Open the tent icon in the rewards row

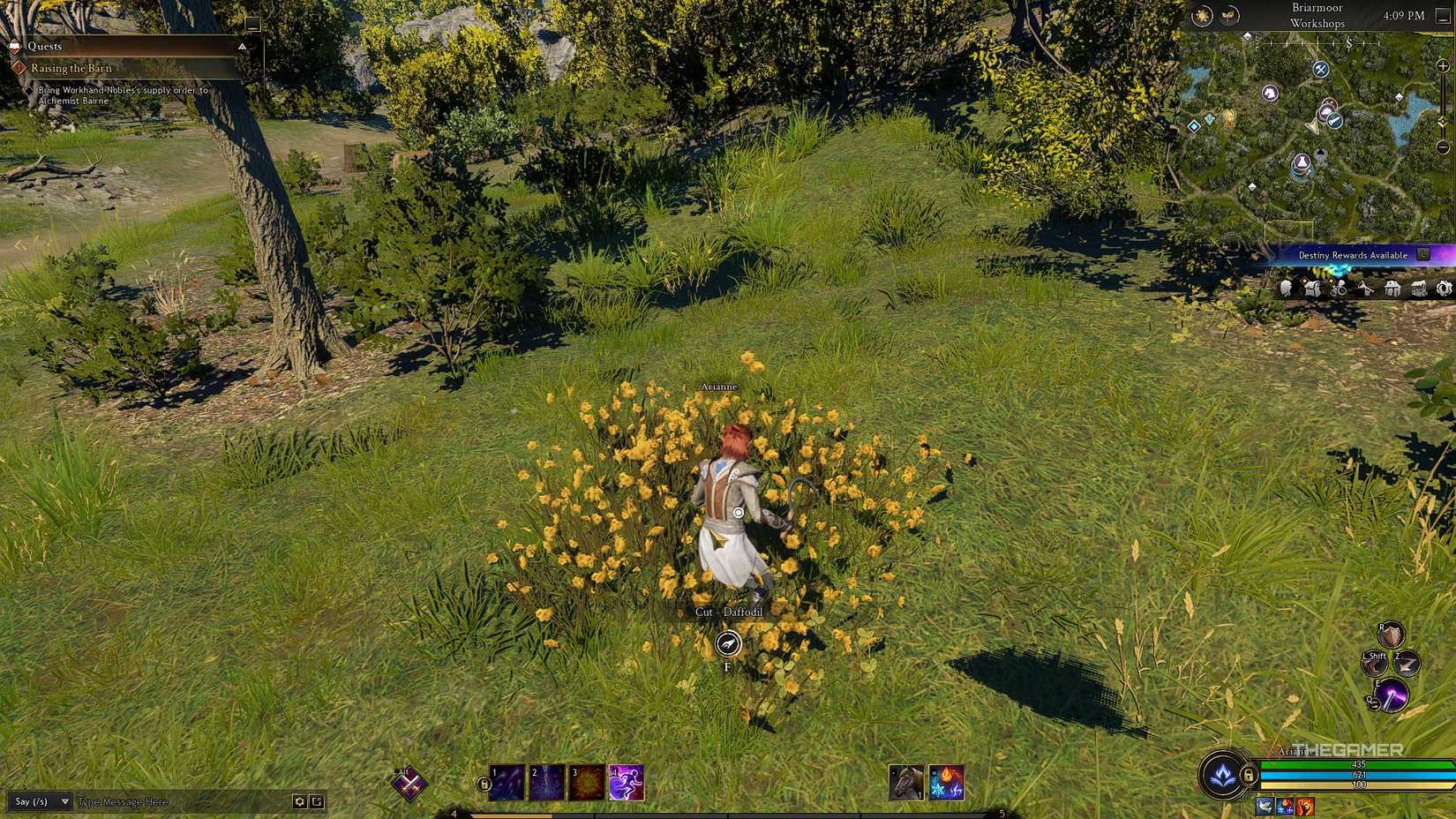[1391, 288]
